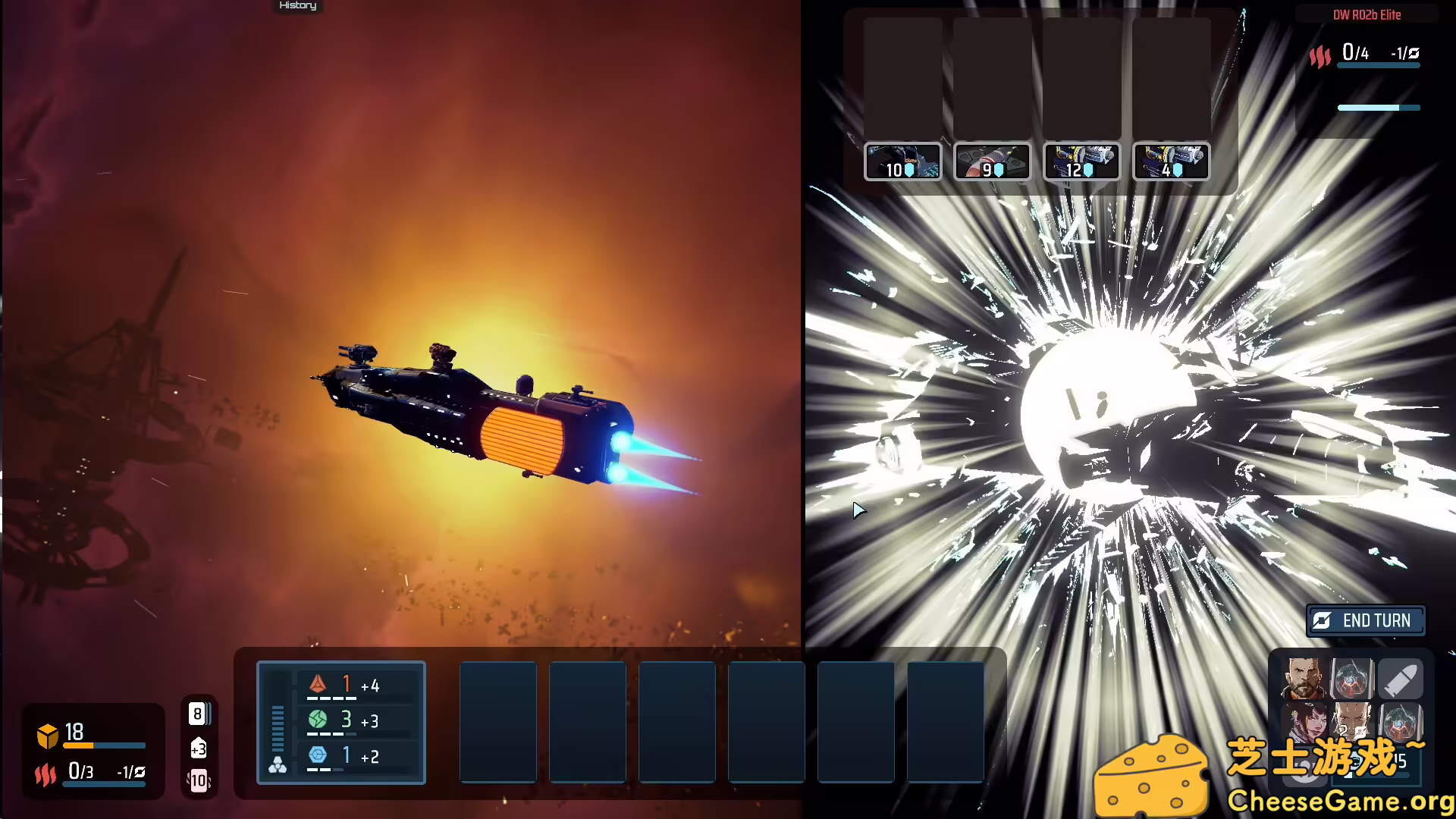Click the blue hexagon resource icon on card
Viewport: 1456px width, 819px height.
click(x=318, y=755)
